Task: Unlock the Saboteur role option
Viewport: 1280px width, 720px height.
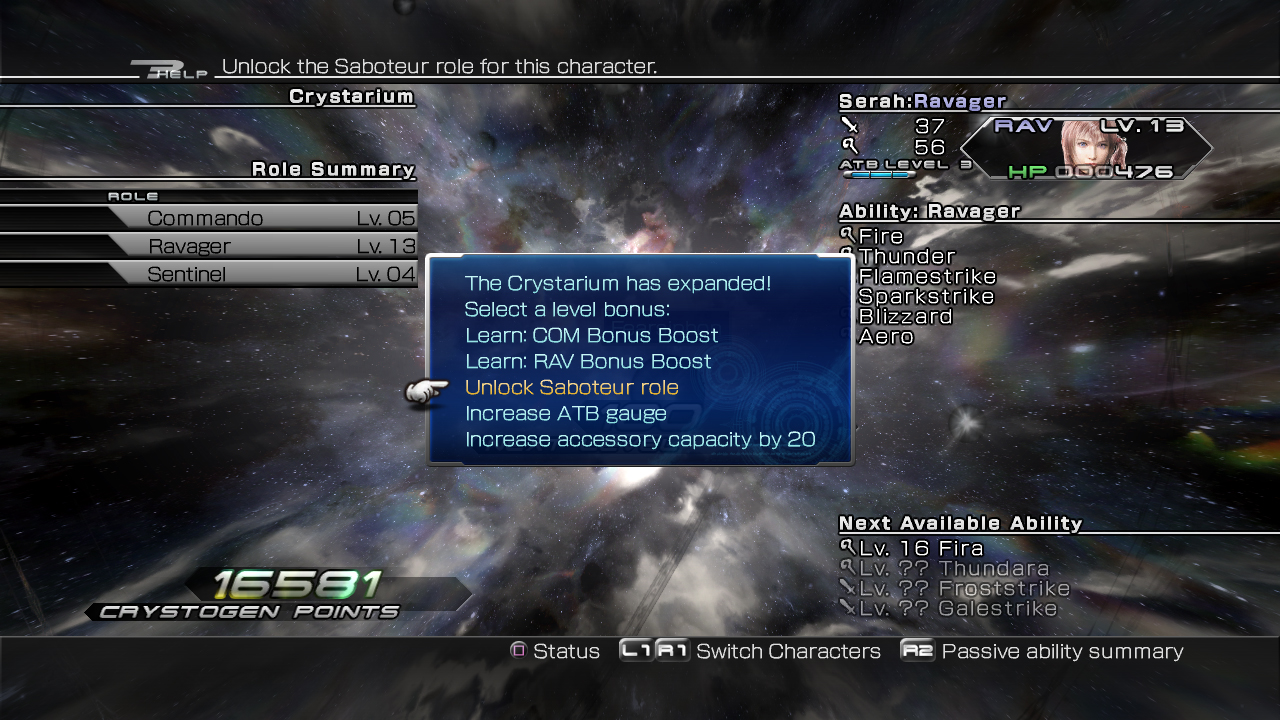Action: 571,387
